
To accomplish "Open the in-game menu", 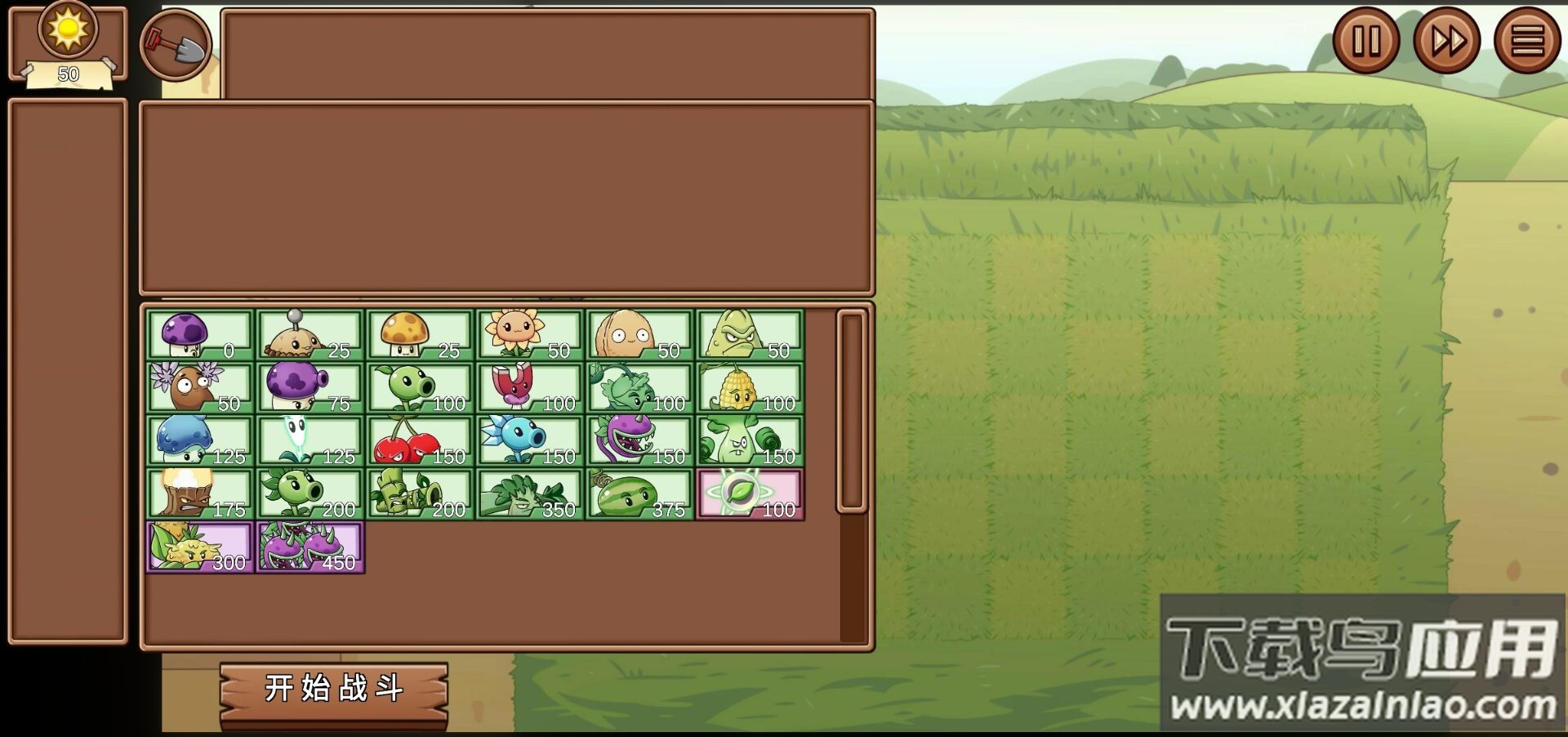I will 1529,39.
